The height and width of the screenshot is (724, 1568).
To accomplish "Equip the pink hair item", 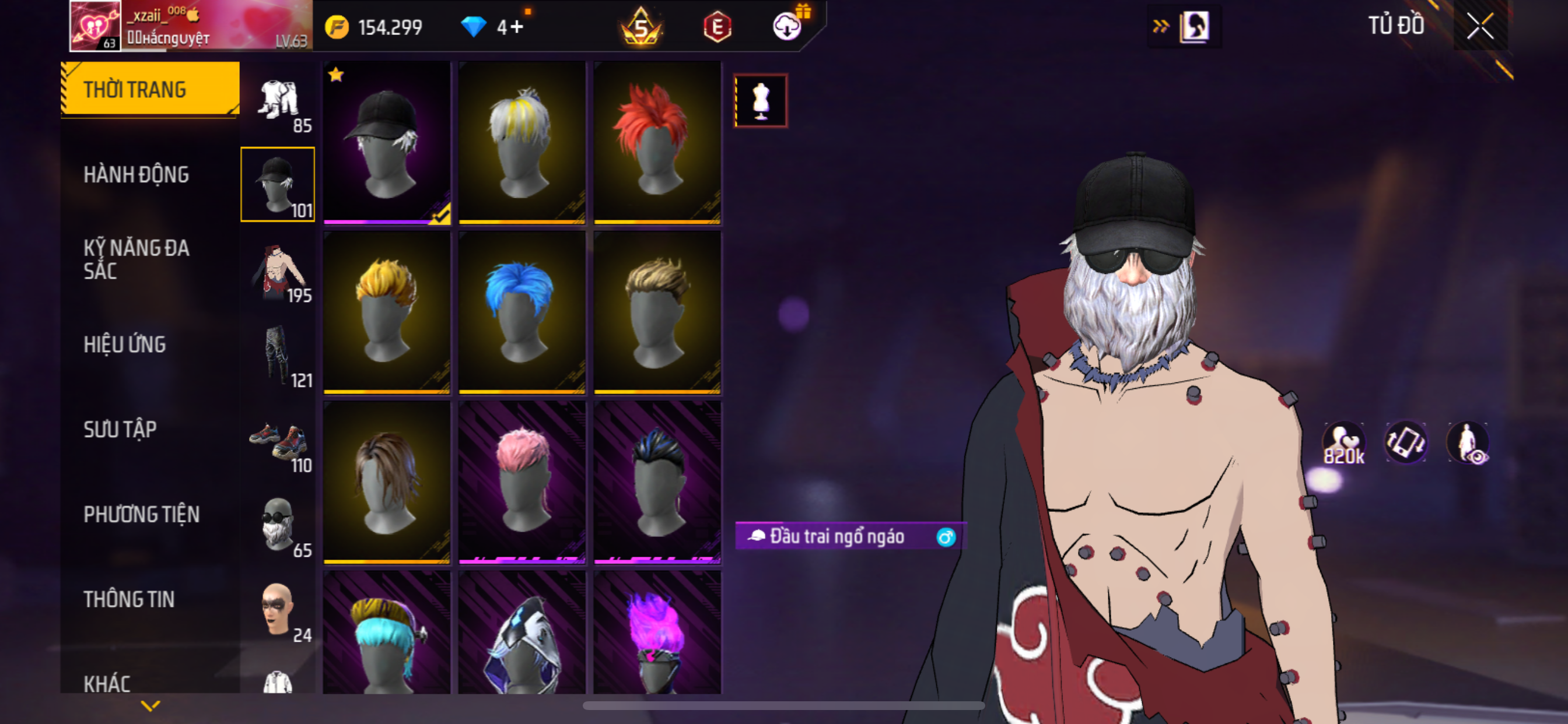I will tap(521, 482).
